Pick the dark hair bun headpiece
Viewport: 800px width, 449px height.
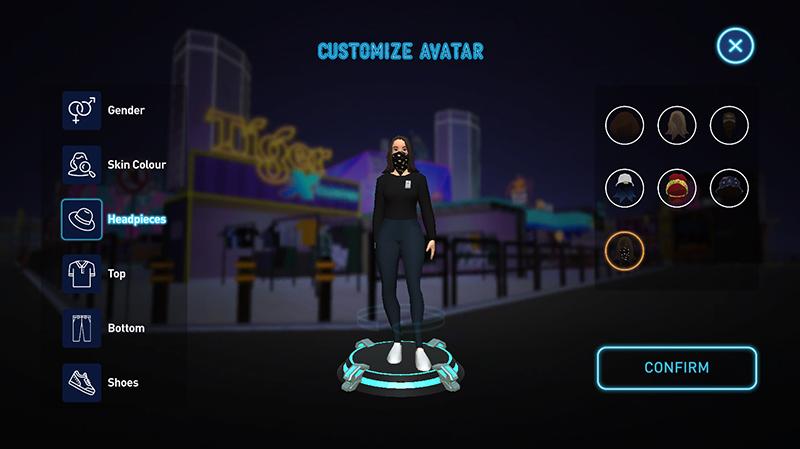click(x=729, y=125)
